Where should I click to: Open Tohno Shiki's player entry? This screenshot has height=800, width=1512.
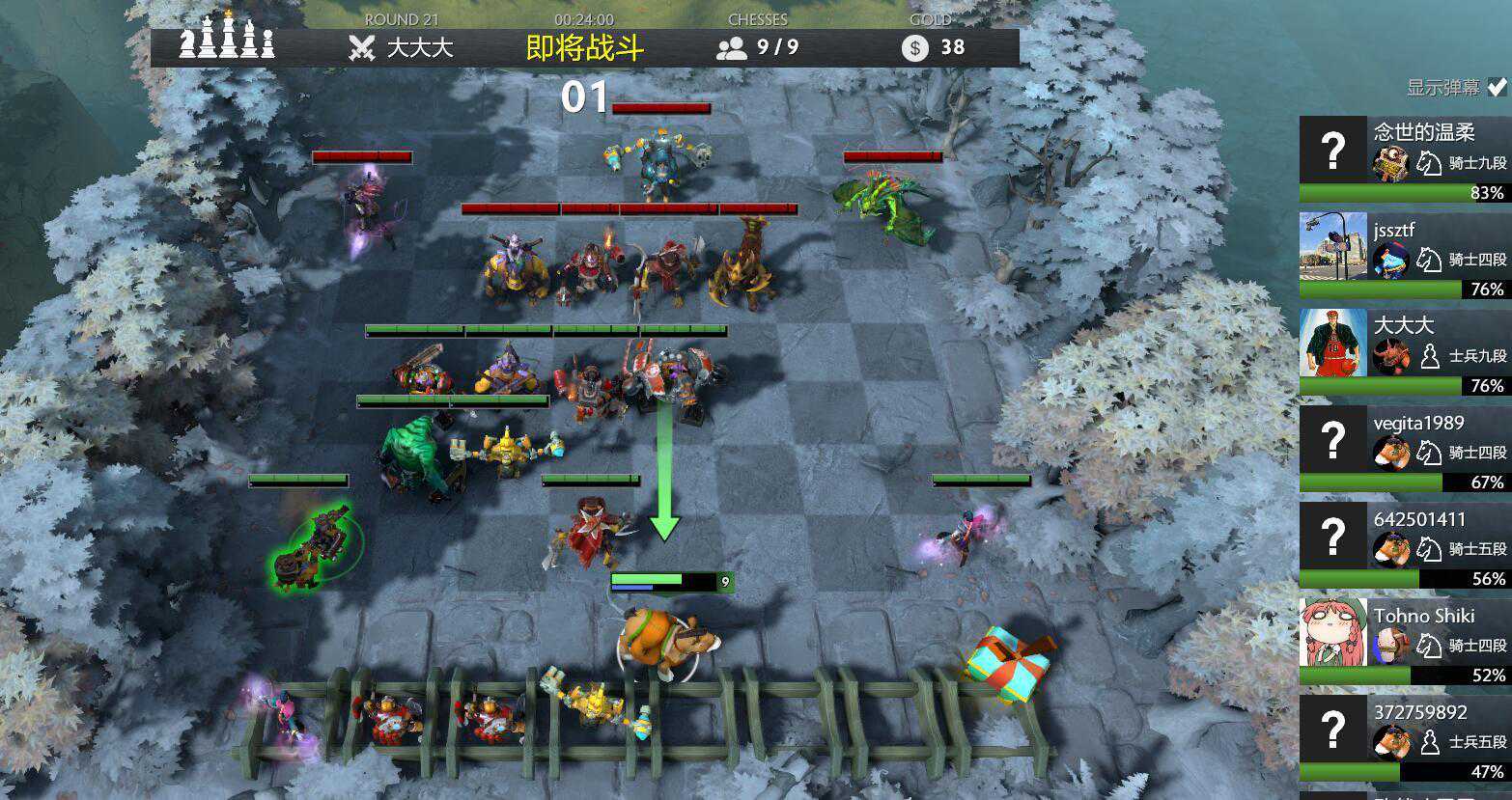tap(1404, 641)
